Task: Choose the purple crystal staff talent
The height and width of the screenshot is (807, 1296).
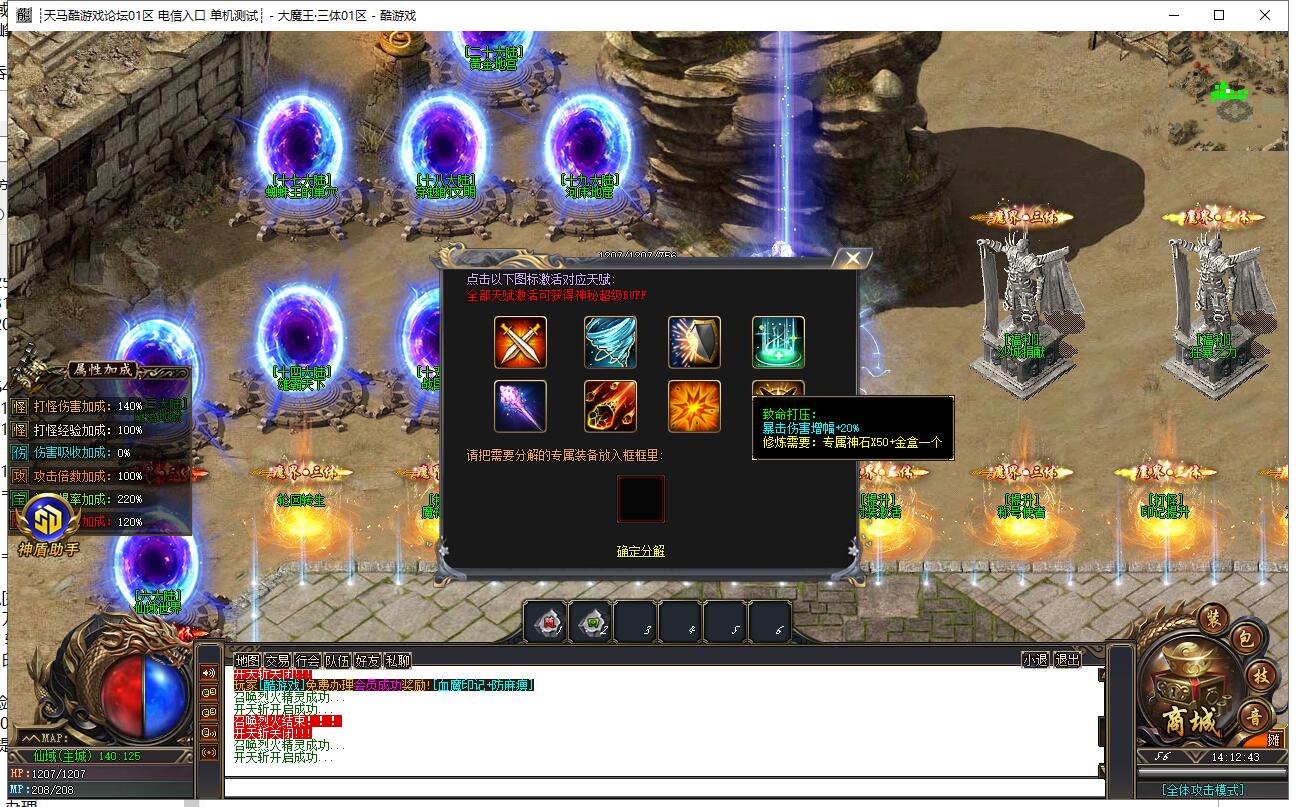Action: (x=520, y=406)
